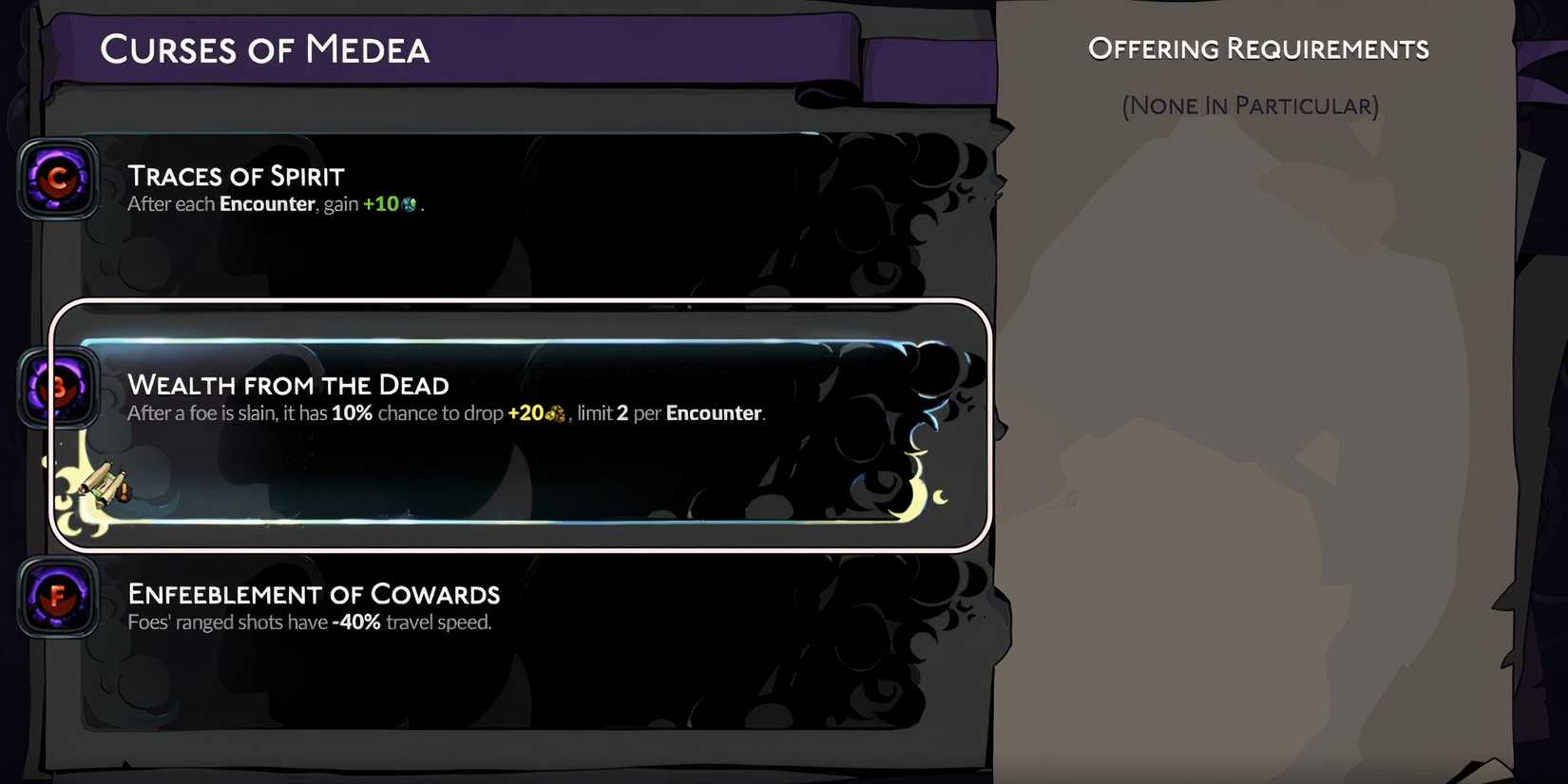
Task: Click the Curses of Medea title banner
Action: tap(266, 49)
